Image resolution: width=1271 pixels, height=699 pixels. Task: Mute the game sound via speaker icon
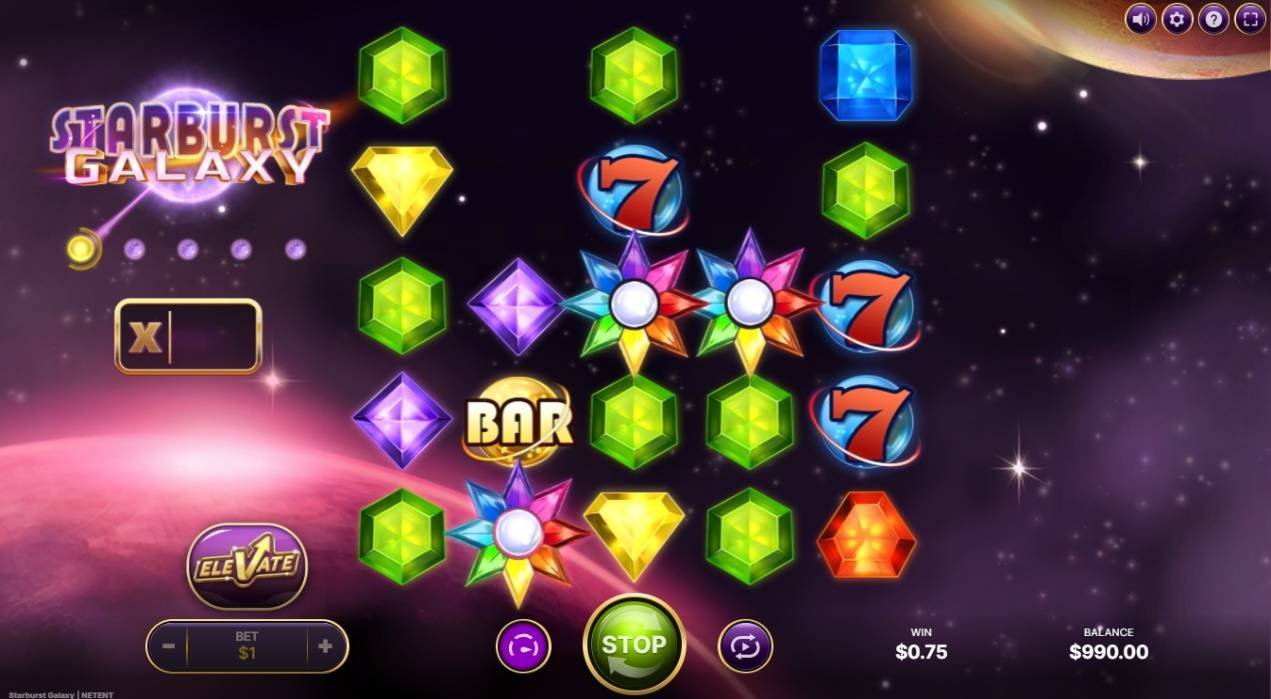point(1141,18)
